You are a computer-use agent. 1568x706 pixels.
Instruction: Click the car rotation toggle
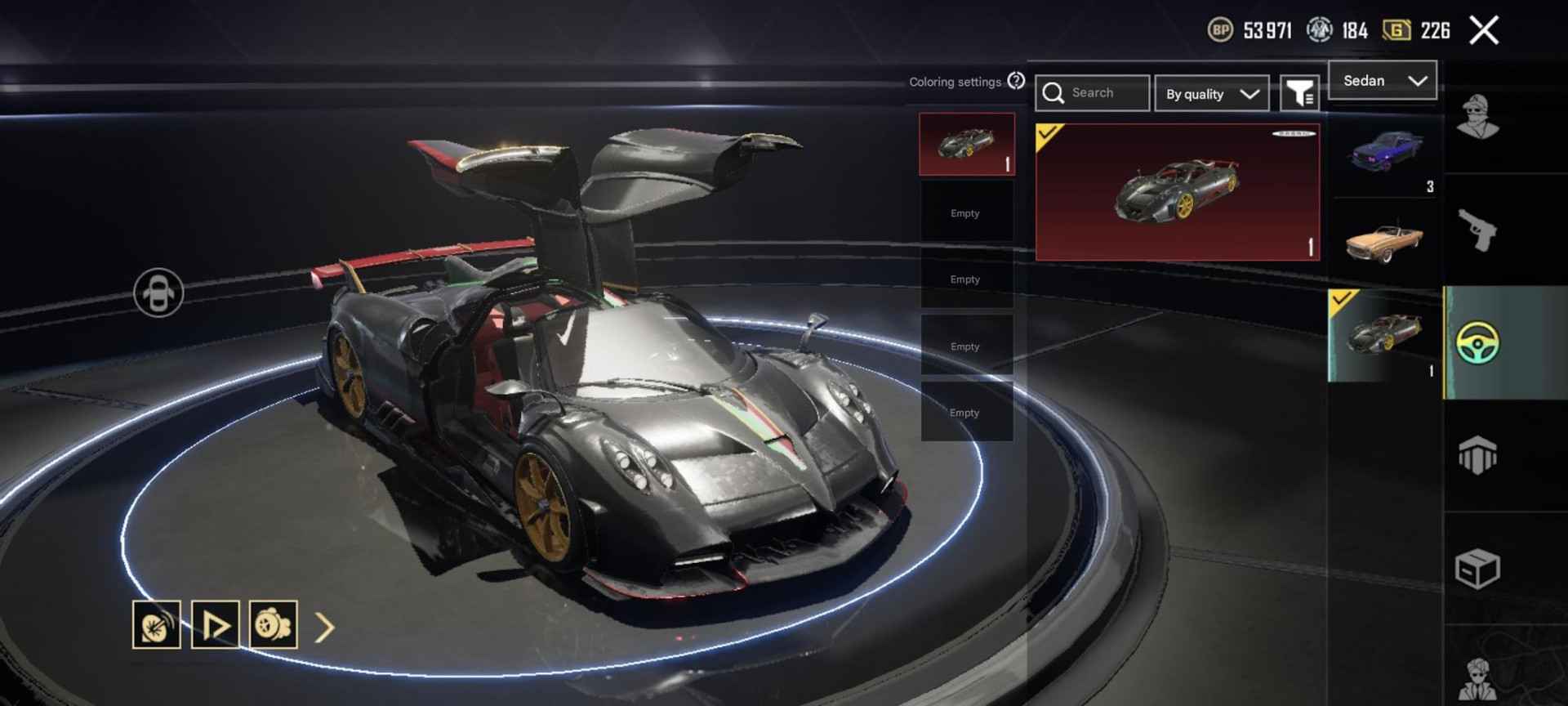pos(160,291)
